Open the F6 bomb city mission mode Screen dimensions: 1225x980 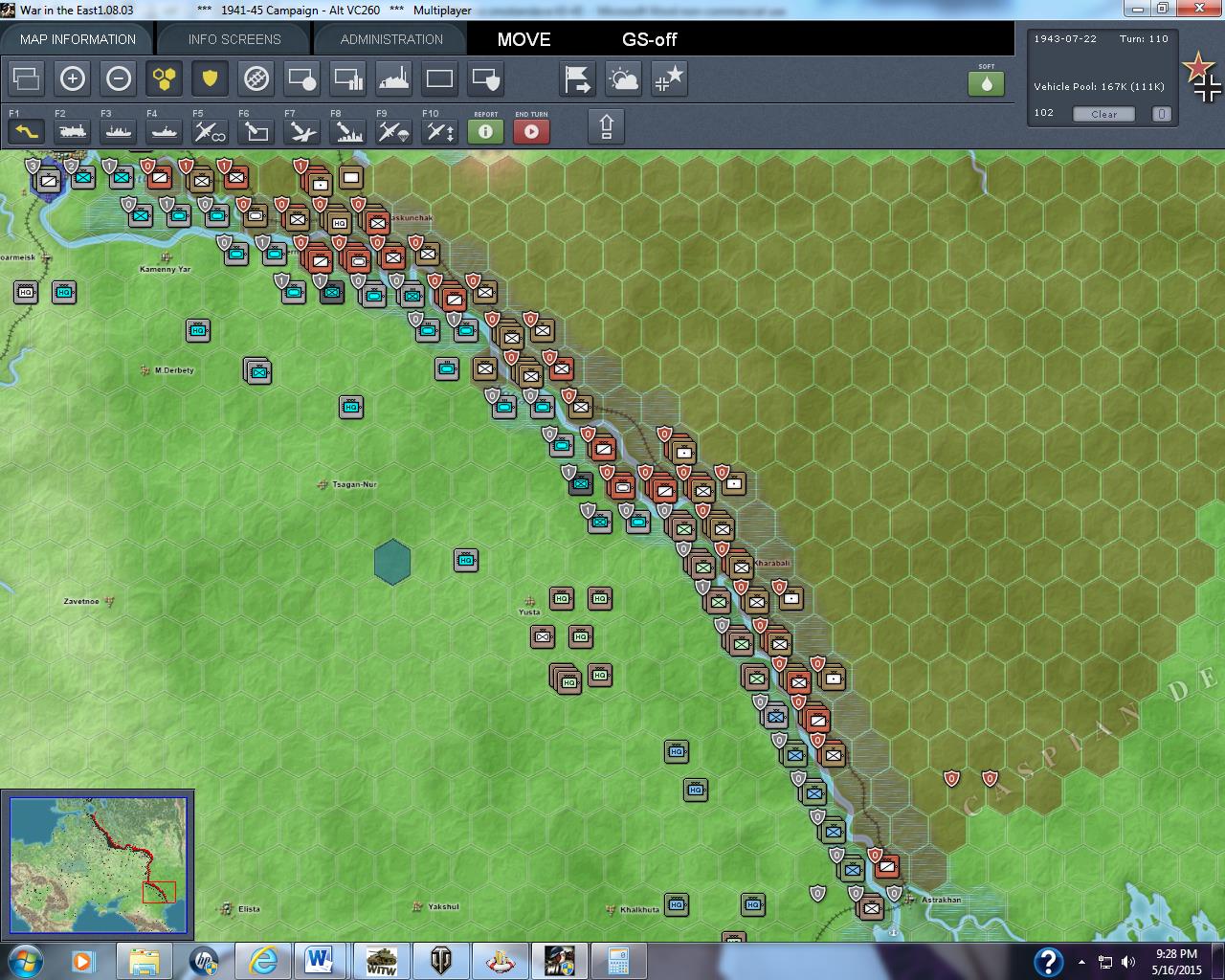pyautogui.click(x=255, y=131)
